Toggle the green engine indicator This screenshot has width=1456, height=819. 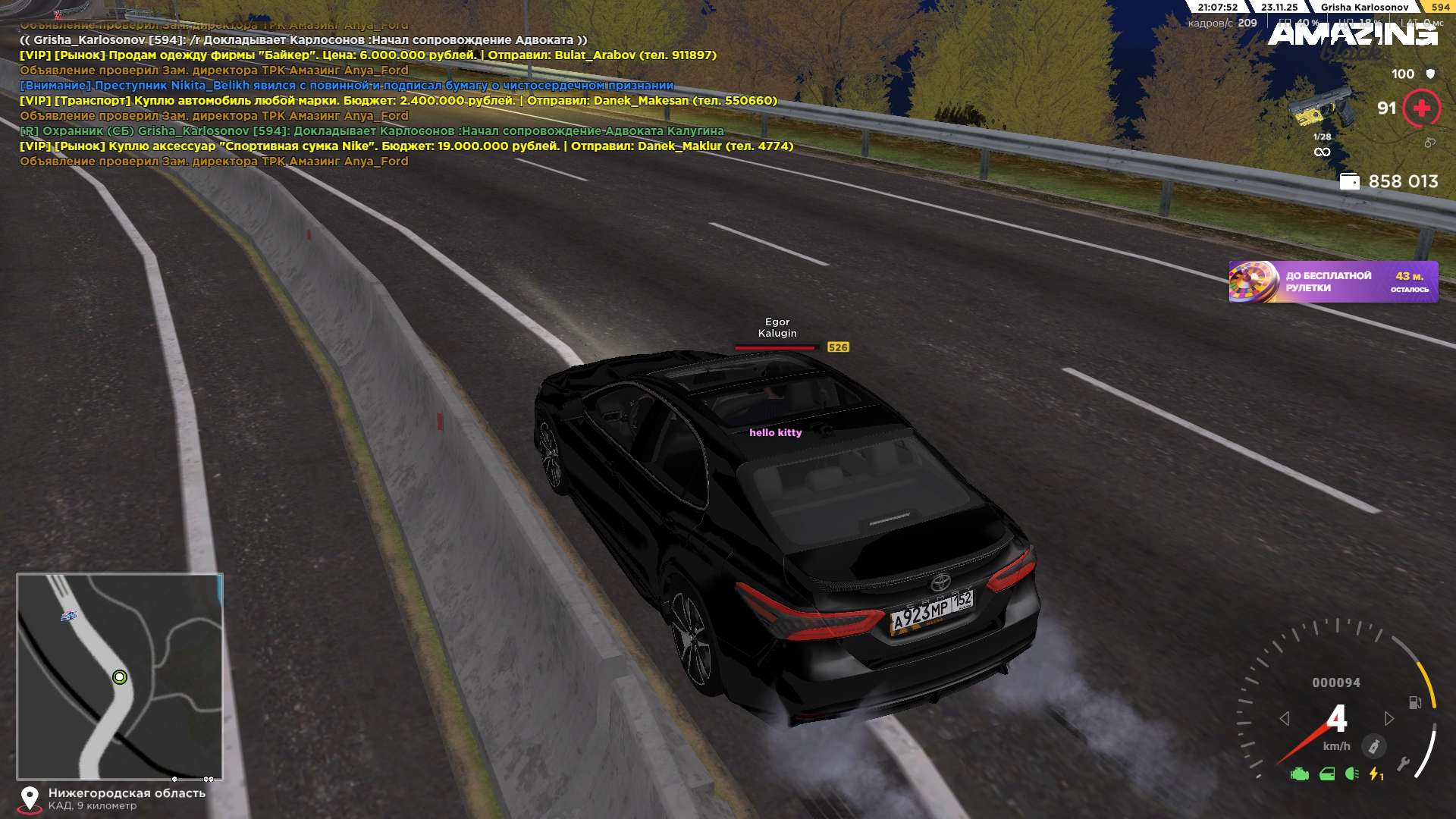point(1300,774)
